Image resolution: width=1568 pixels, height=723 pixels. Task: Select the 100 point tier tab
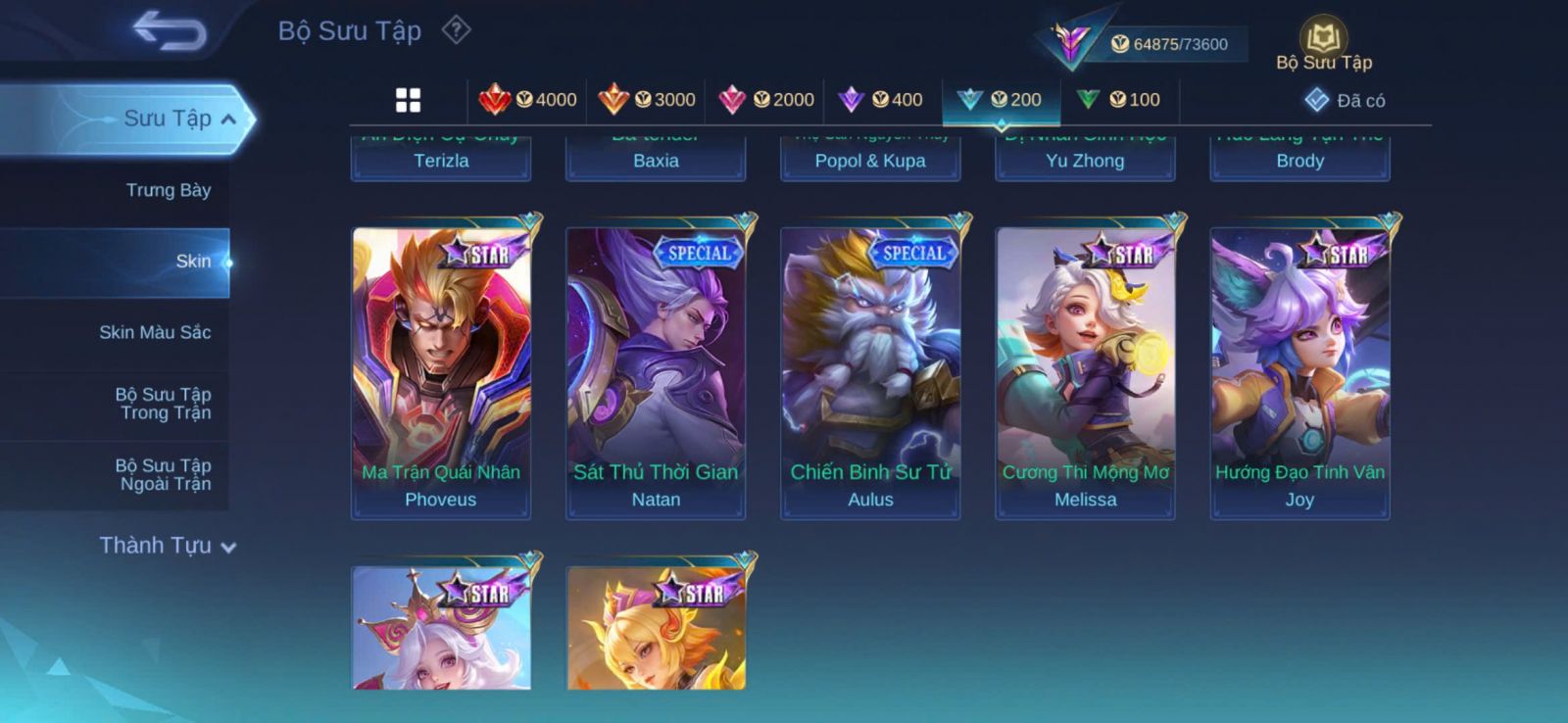click(x=1119, y=100)
